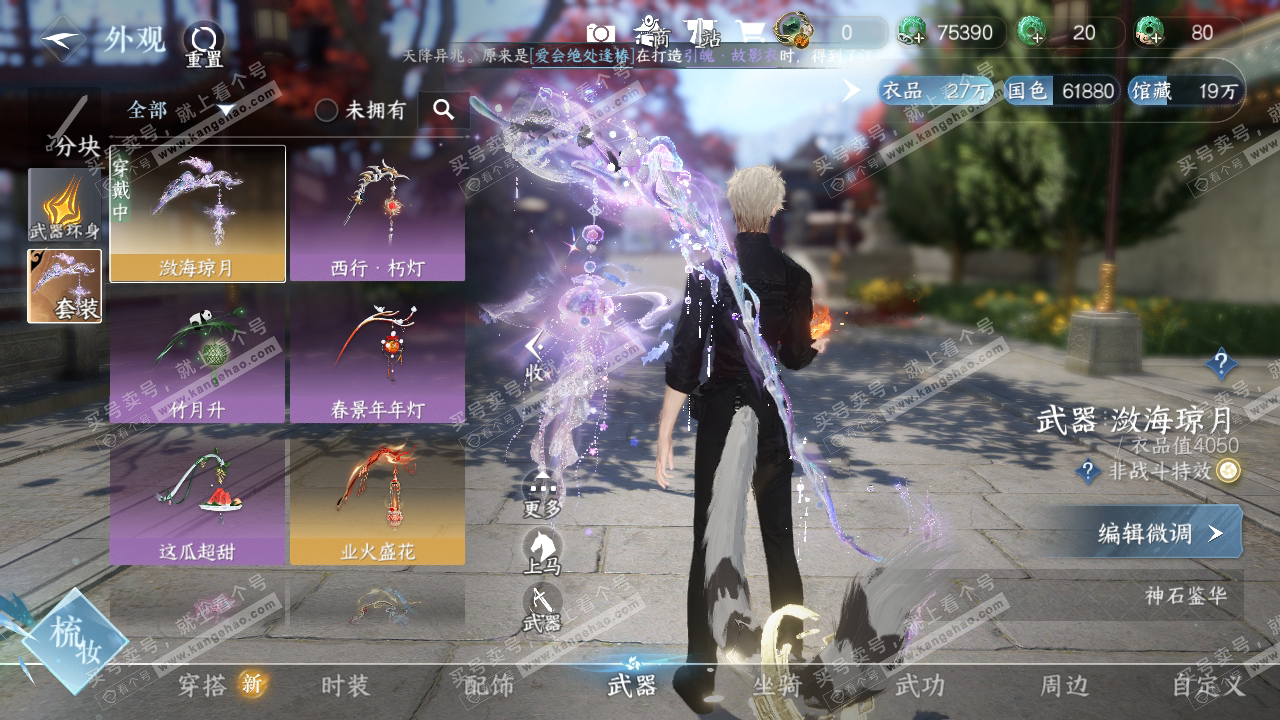Select the 这瓜超甜 weapon skin

(x=197, y=497)
